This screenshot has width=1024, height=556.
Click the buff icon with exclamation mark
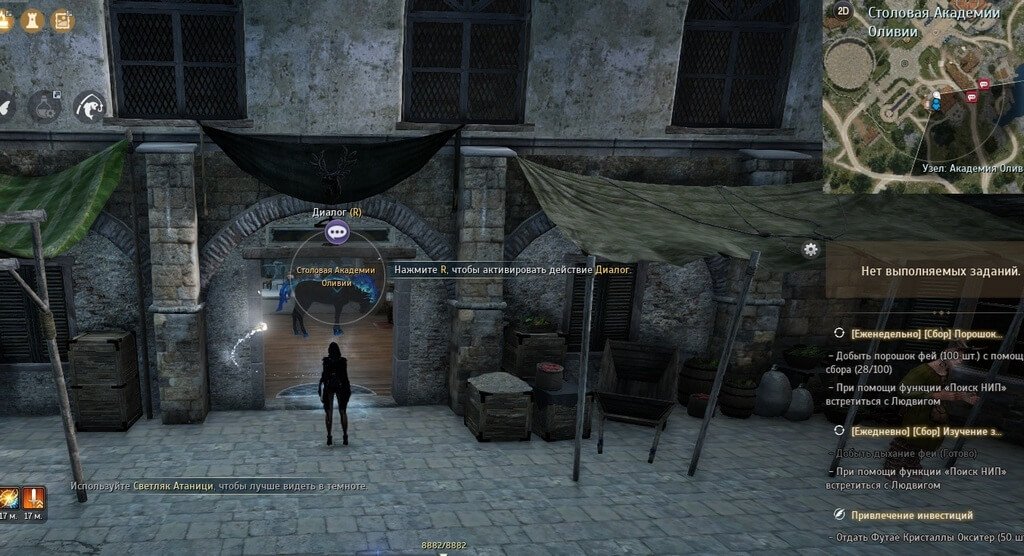pos(35,497)
